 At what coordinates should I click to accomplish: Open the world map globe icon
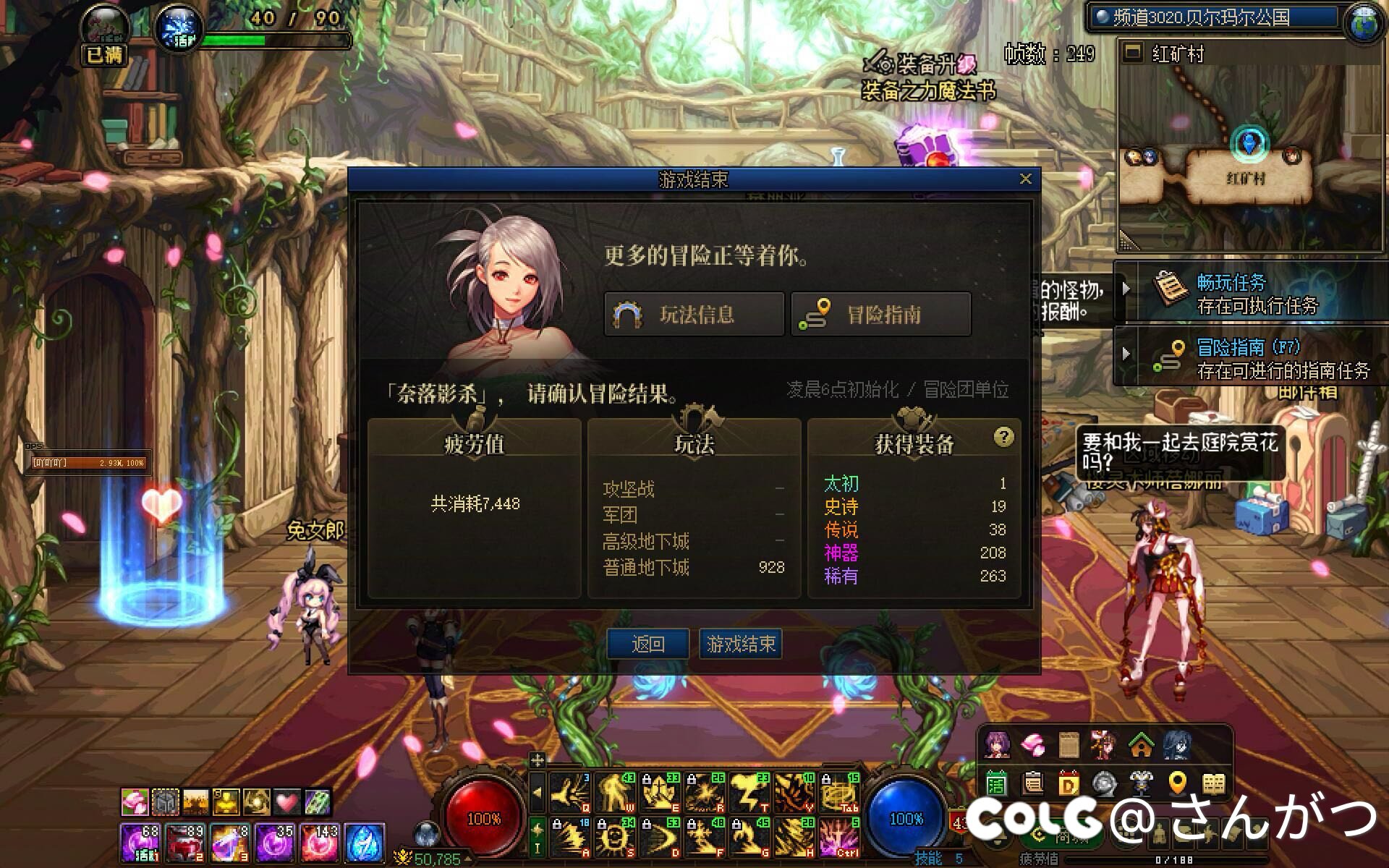click(1364, 21)
